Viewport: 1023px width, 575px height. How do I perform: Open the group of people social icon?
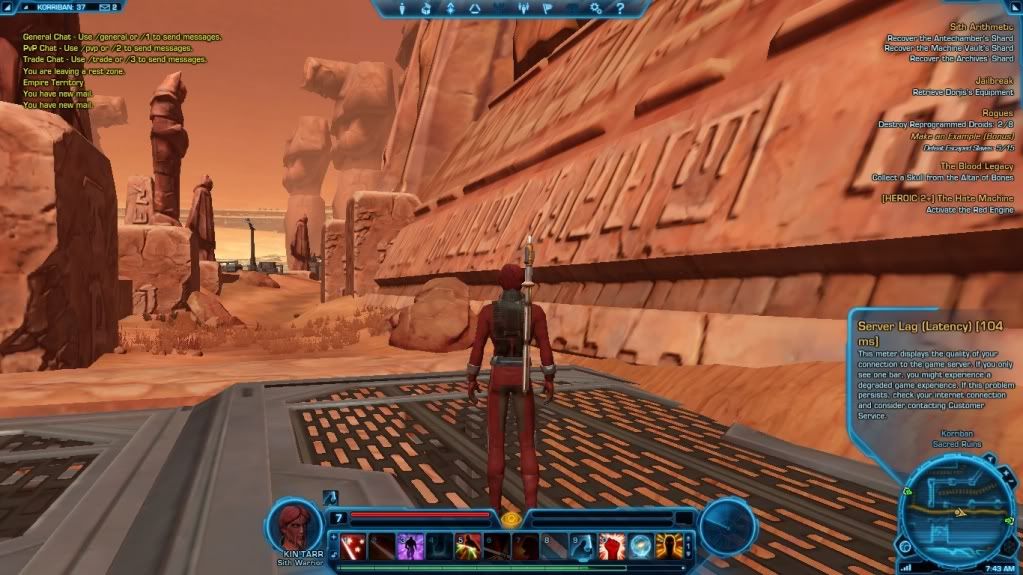coord(522,9)
